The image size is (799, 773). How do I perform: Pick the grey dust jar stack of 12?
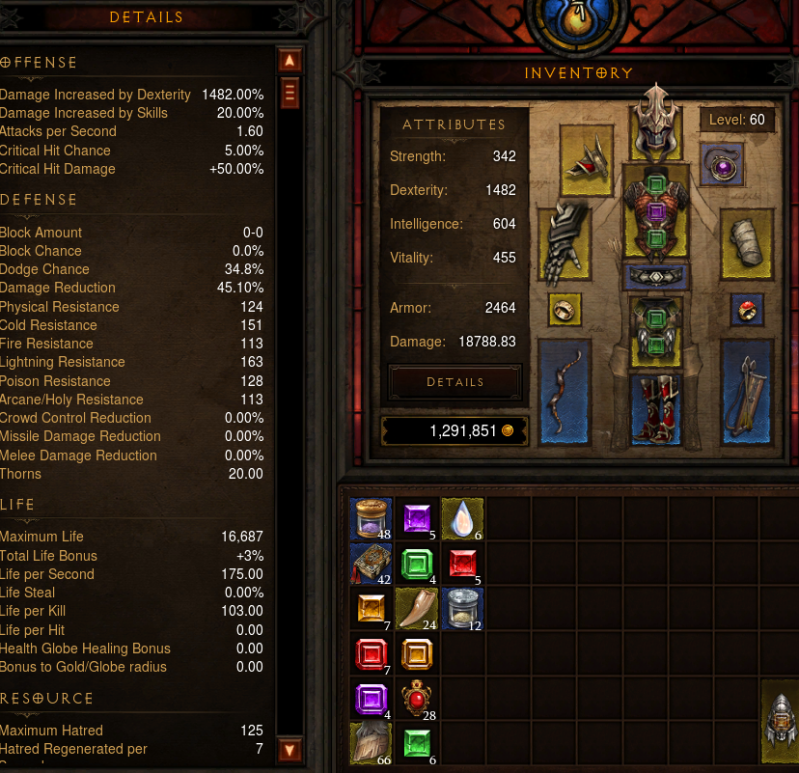coord(462,609)
